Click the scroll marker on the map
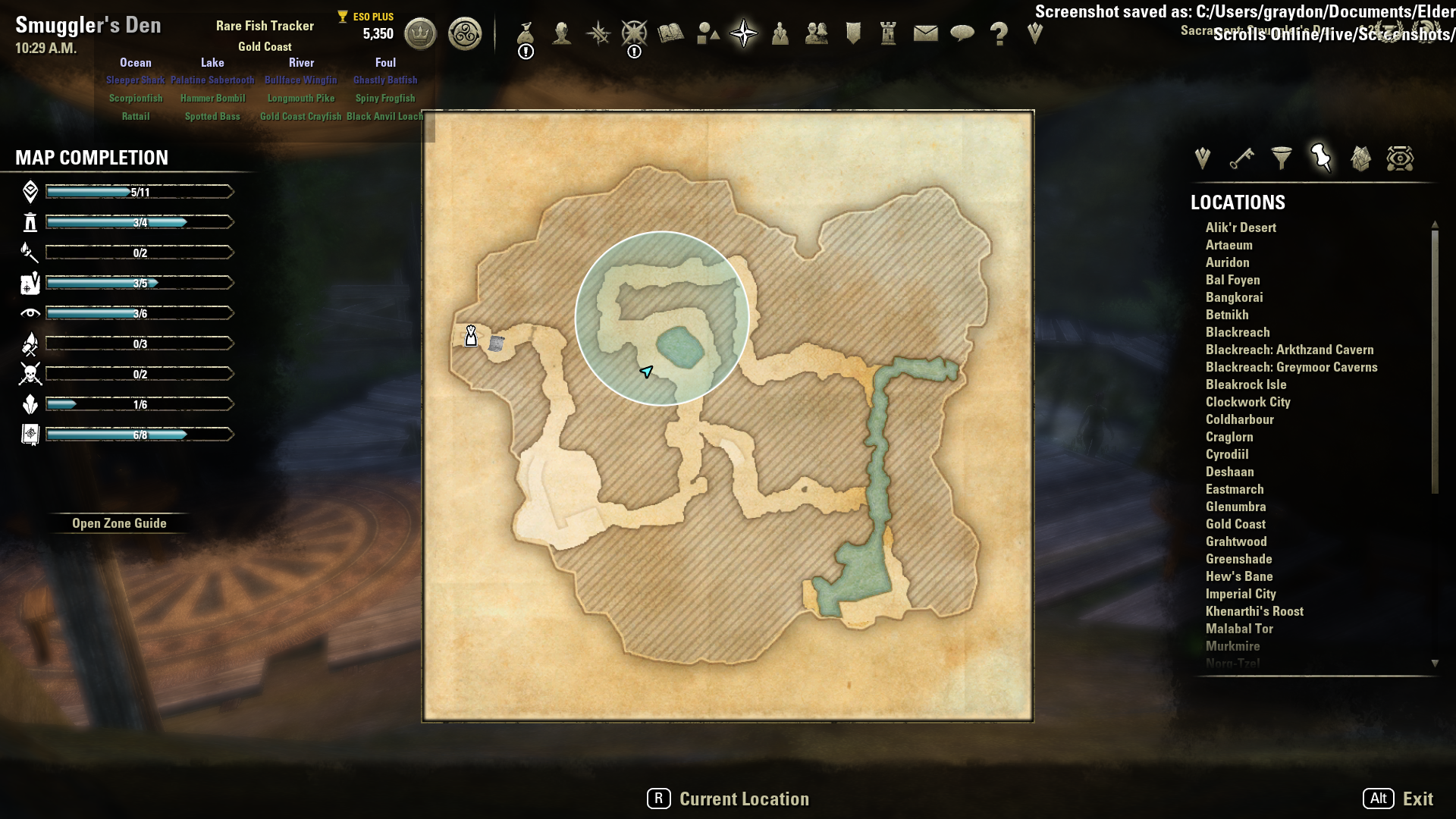 point(497,344)
